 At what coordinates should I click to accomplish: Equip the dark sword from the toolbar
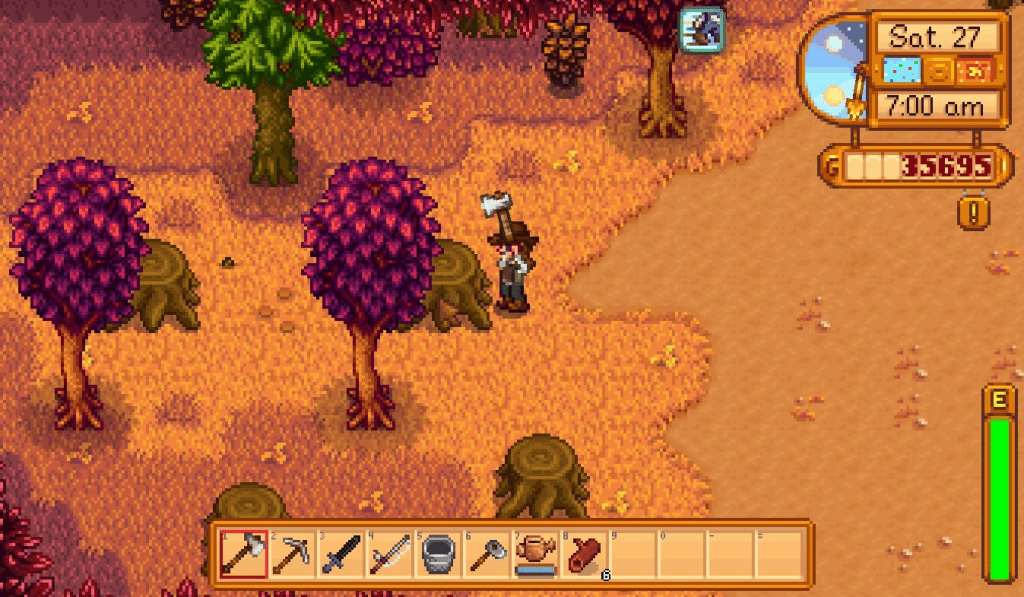tap(342, 553)
